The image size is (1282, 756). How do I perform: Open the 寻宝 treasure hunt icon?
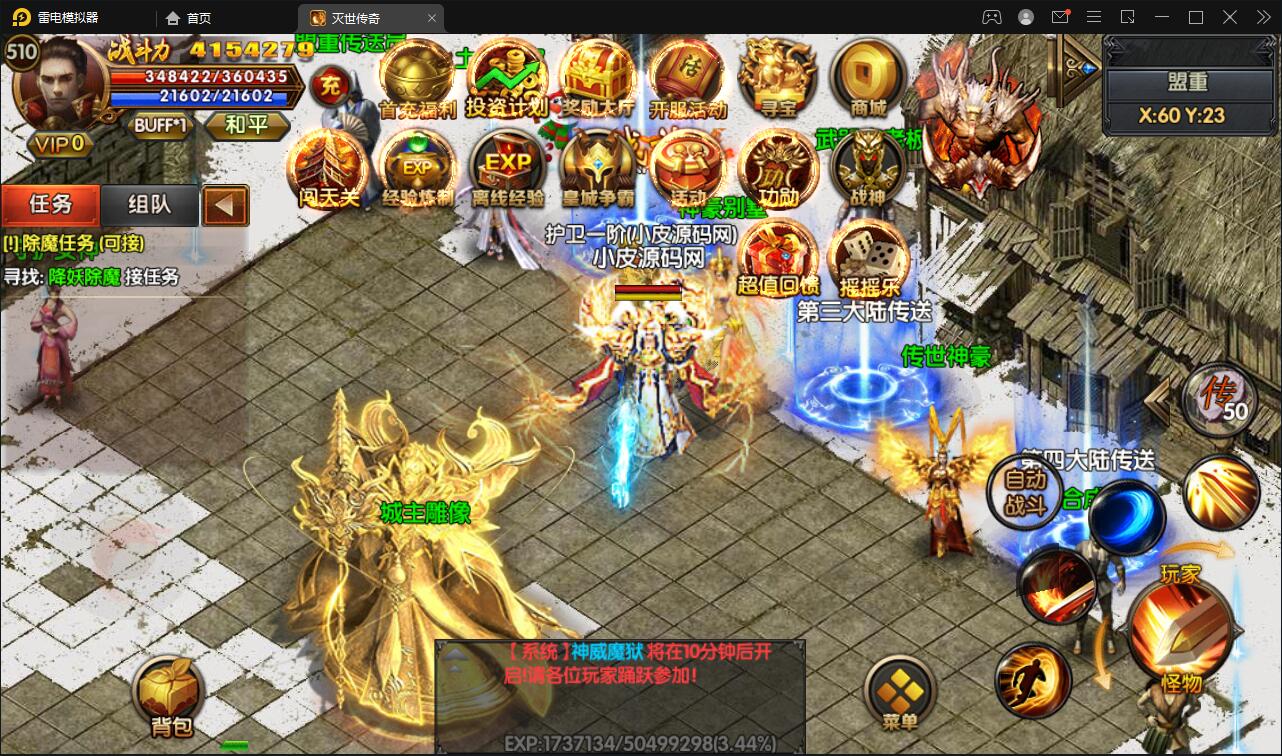(777, 78)
